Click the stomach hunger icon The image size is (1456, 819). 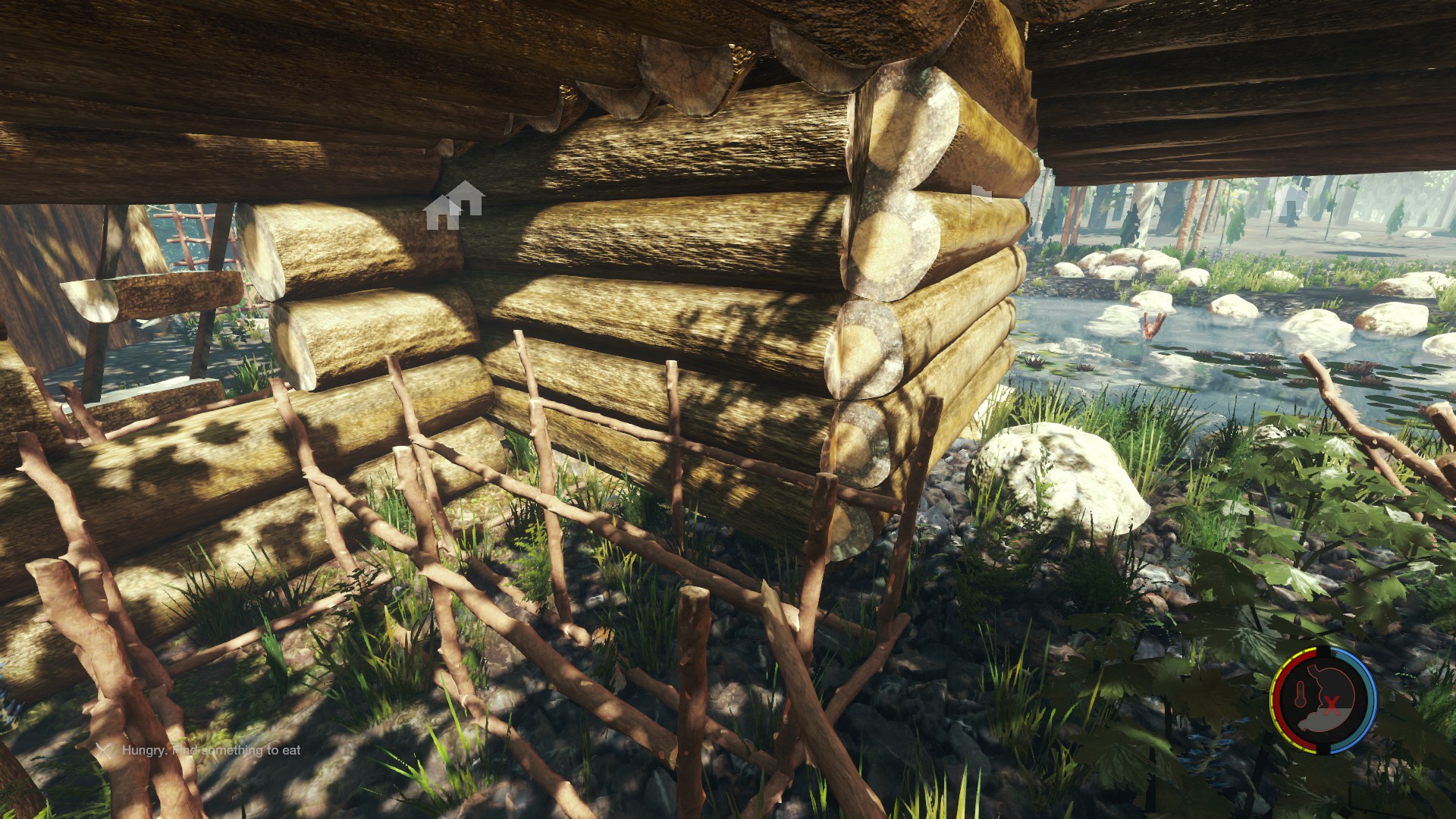(1329, 698)
